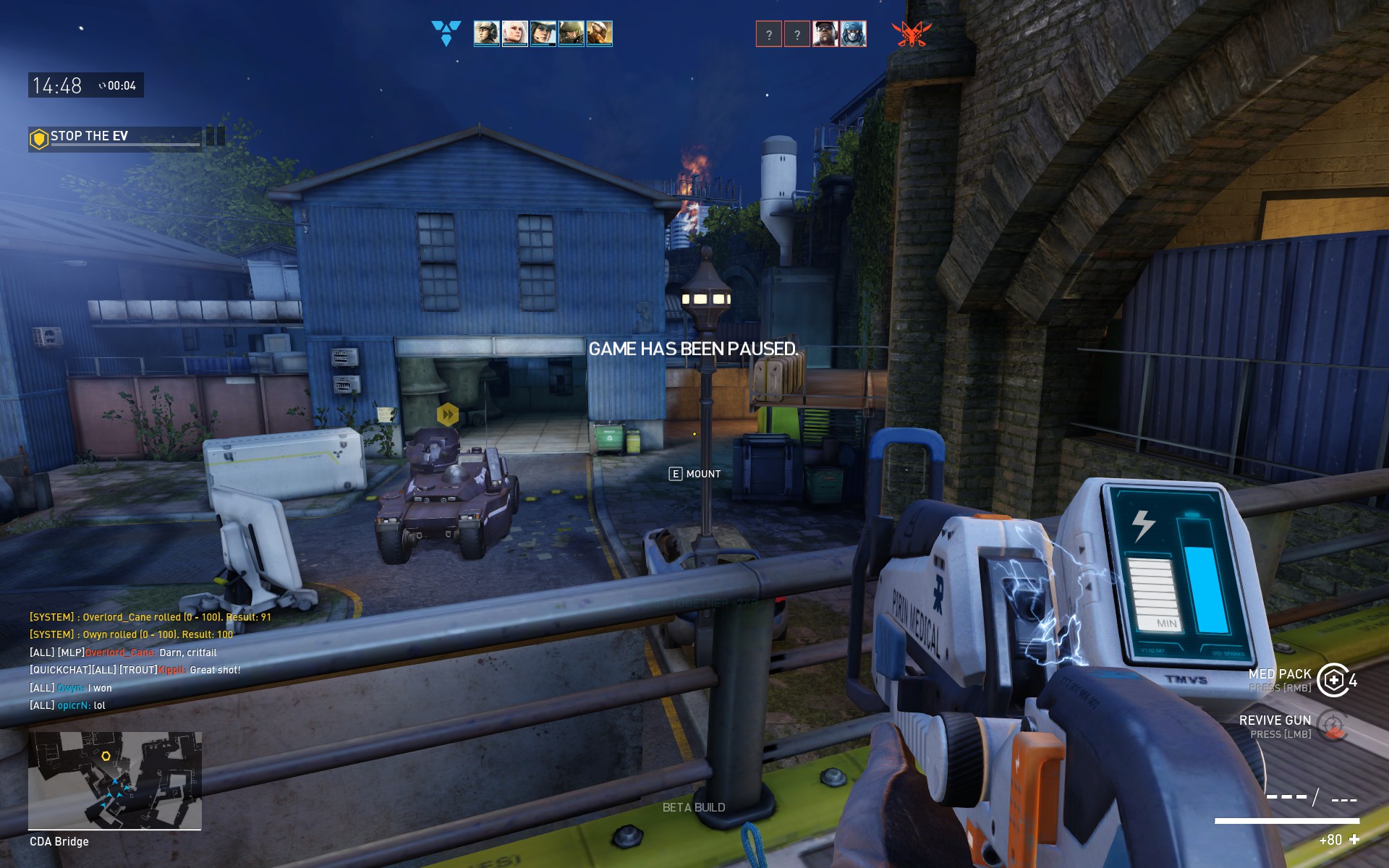The height and width of the screenshot is (868, 1389).
Task: Open the CDA Bridge minimap
Action: click(x=115, y=780)
